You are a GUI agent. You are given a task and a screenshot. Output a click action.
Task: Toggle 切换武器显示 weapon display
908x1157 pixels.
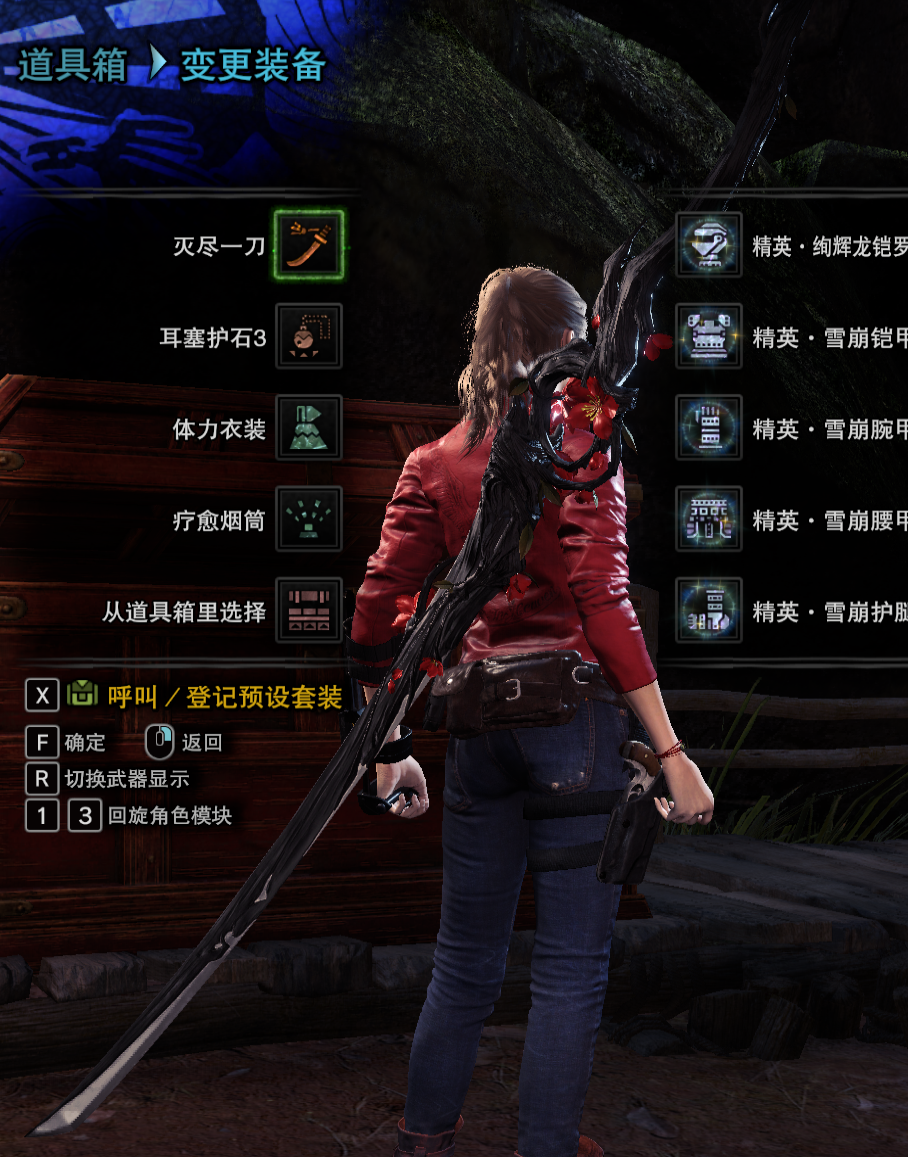pyautogui.click(x=126, y=778)
